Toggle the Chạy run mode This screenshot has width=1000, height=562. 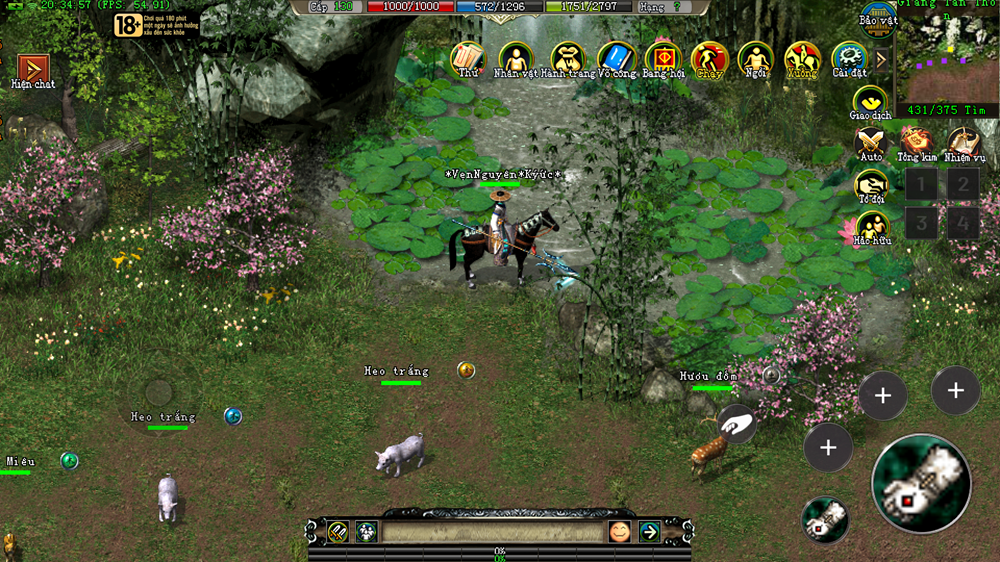click(709, 57)
